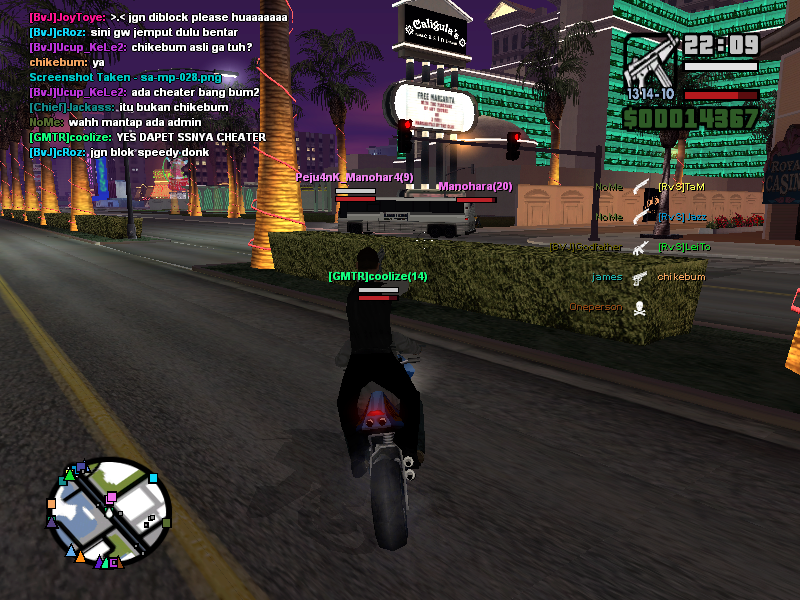Click the Peju4nK_Manohar4(9) name tag

coord(354,177)
